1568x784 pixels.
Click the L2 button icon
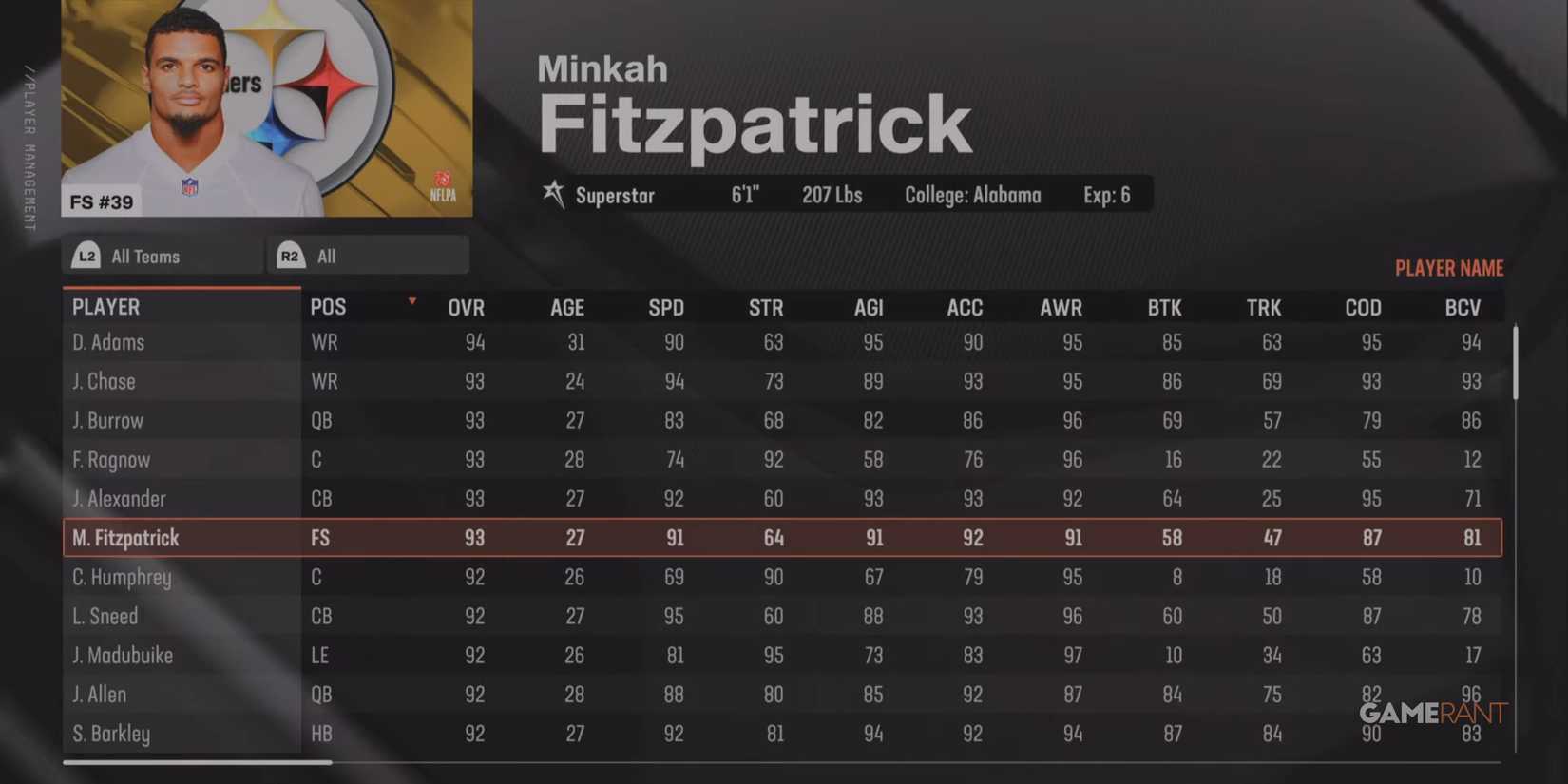(x=86, y=255)
